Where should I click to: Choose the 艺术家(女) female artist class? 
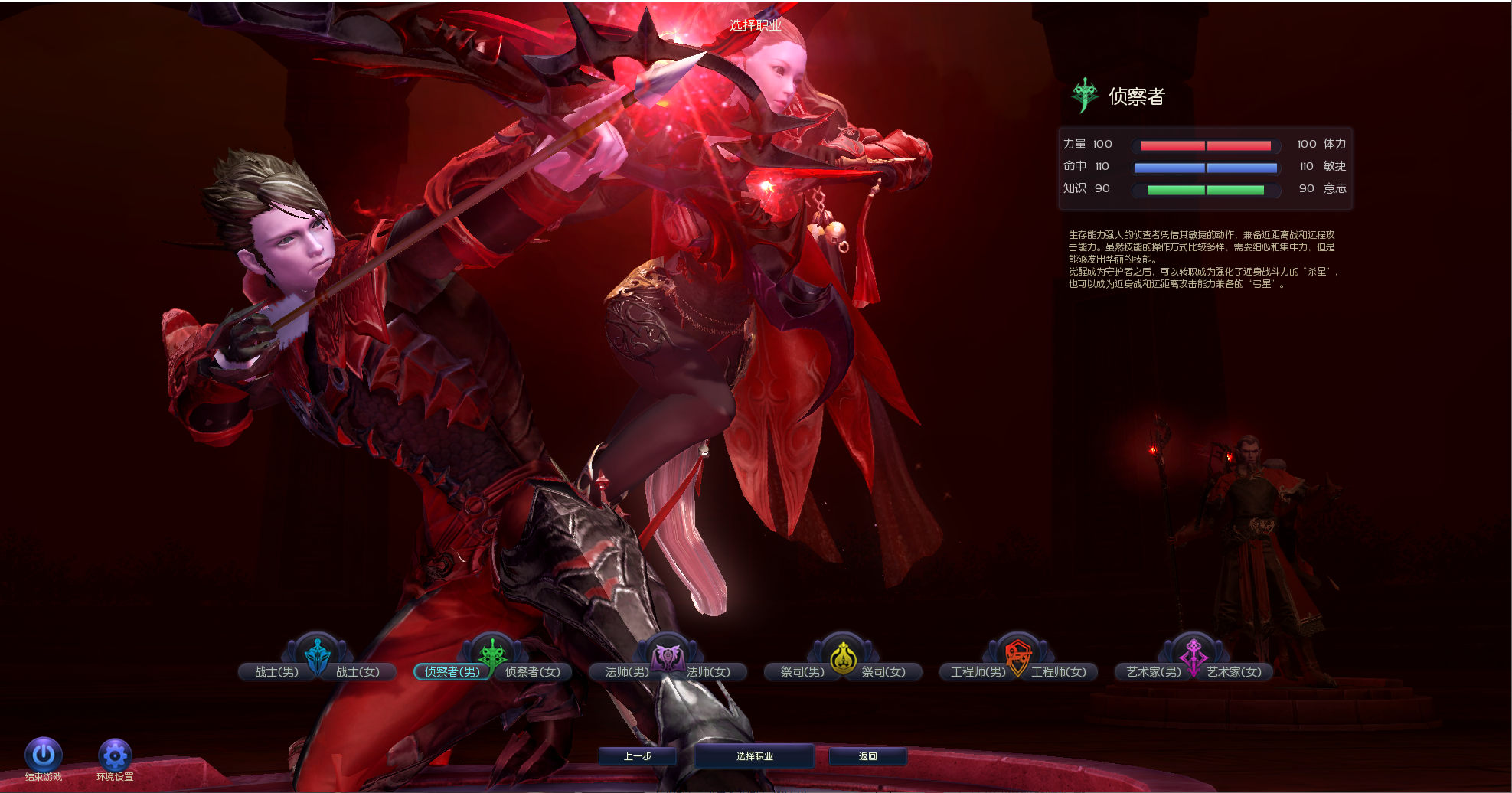1235,672
